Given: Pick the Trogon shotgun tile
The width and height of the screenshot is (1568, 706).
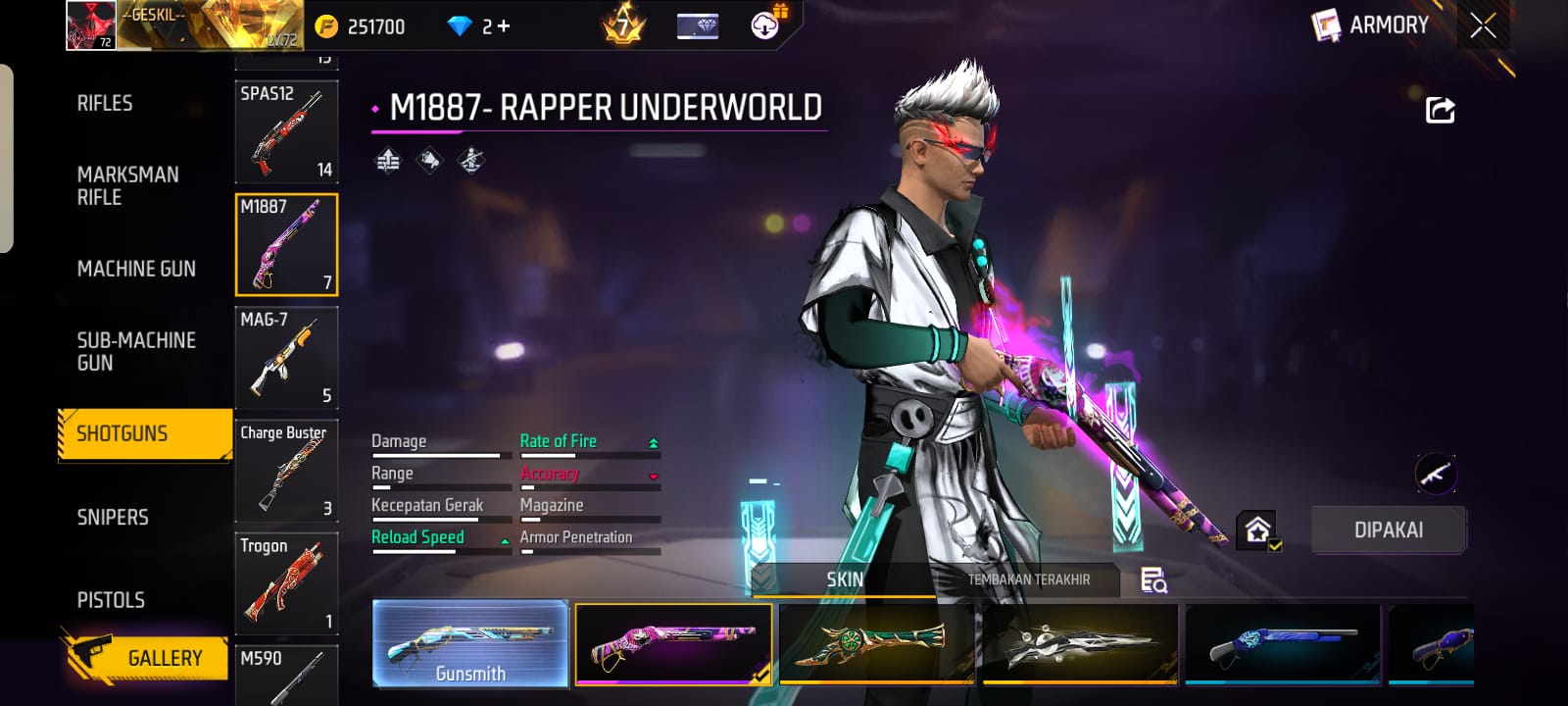Looking at the screenshot, I should click(286, 583).
